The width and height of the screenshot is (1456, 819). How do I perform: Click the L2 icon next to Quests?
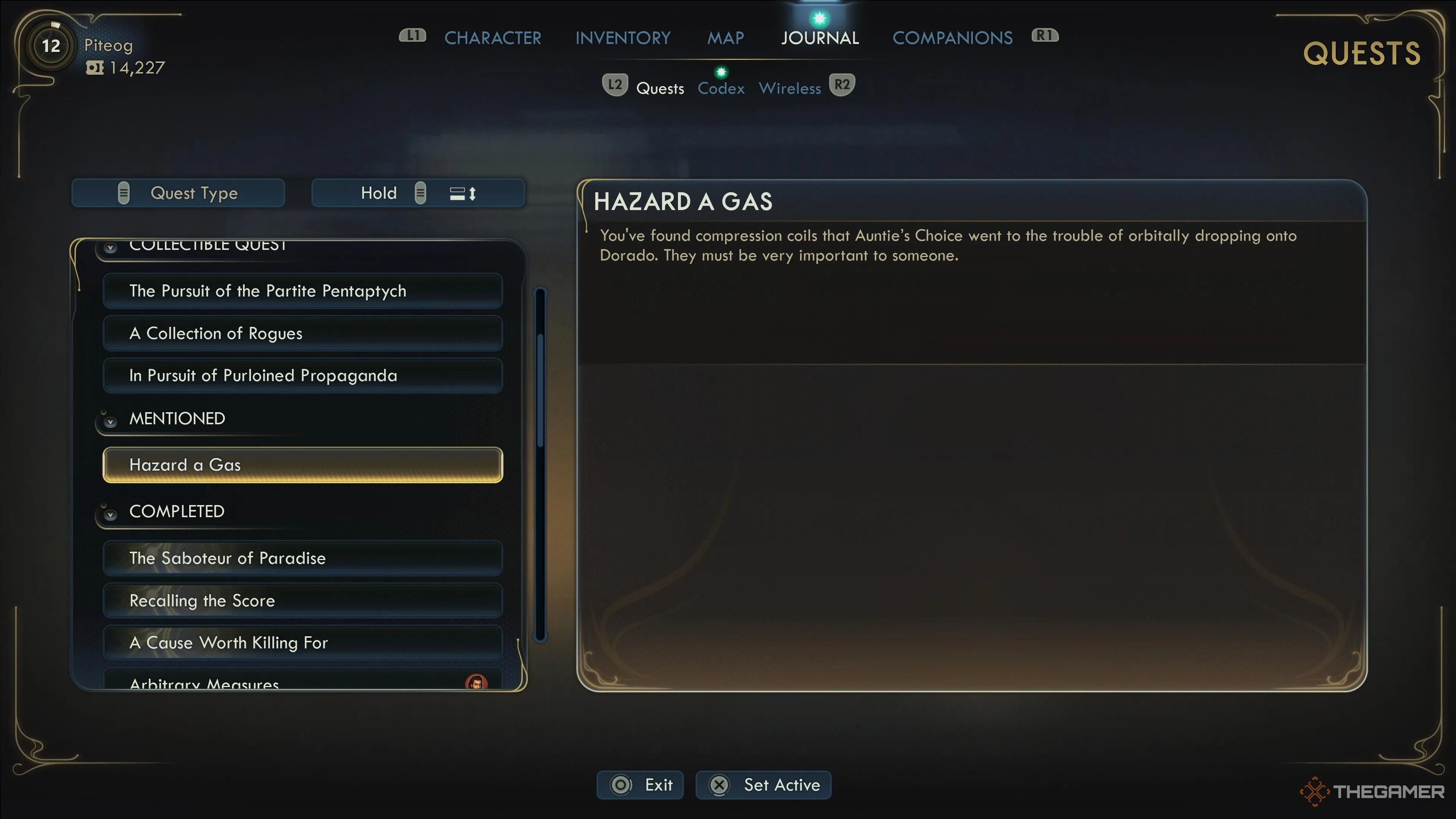(x=615, y=84)
